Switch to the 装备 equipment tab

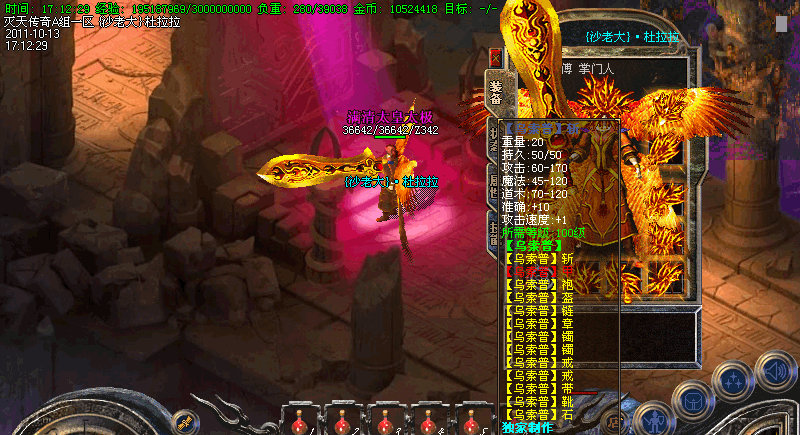pyautogui.click(x=495, y=92)
